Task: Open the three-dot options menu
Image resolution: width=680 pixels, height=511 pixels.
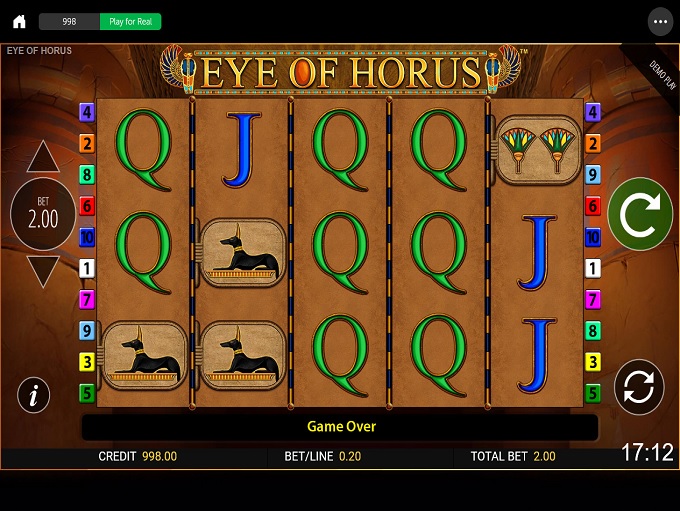Action: point(659,21)
